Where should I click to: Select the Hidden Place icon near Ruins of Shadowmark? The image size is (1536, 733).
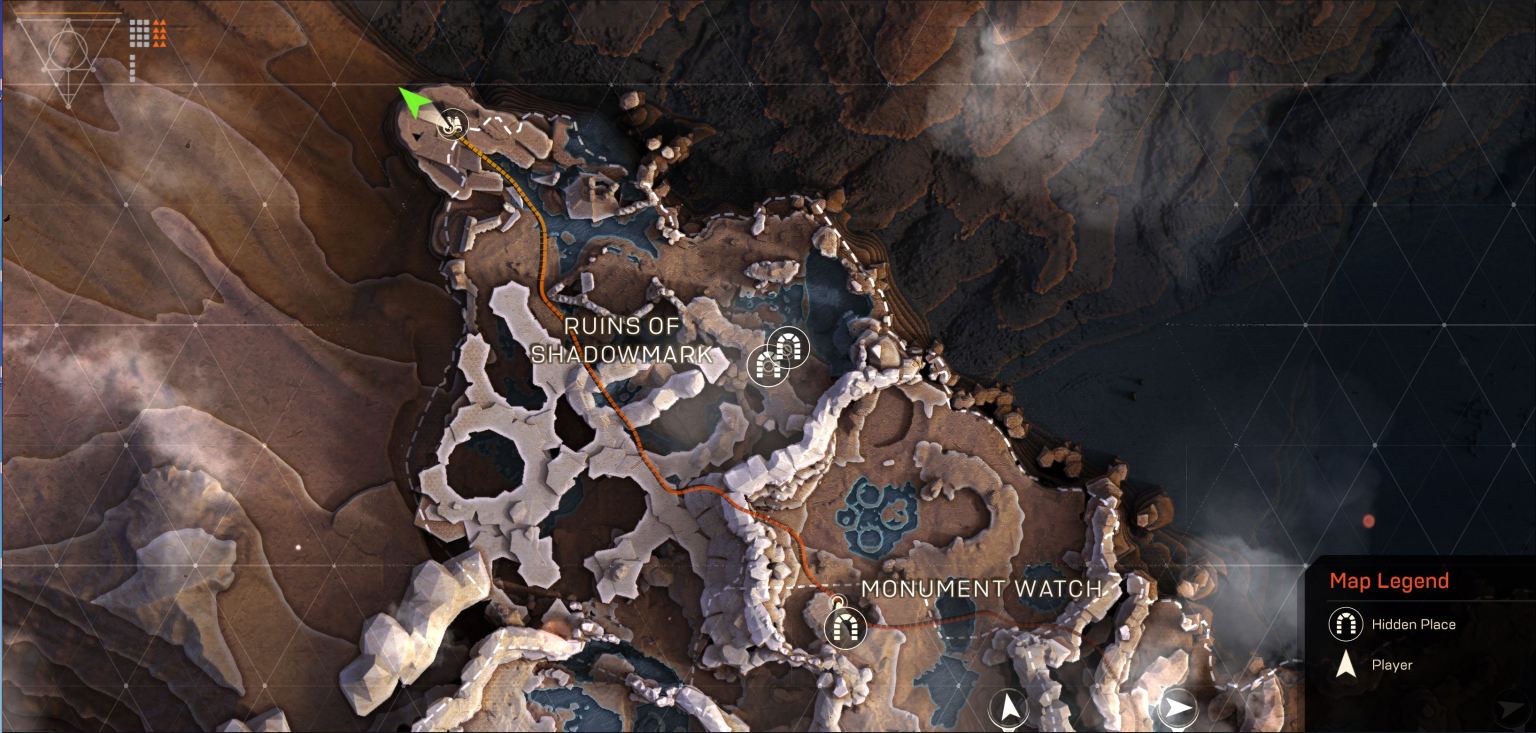pos(787,349)
